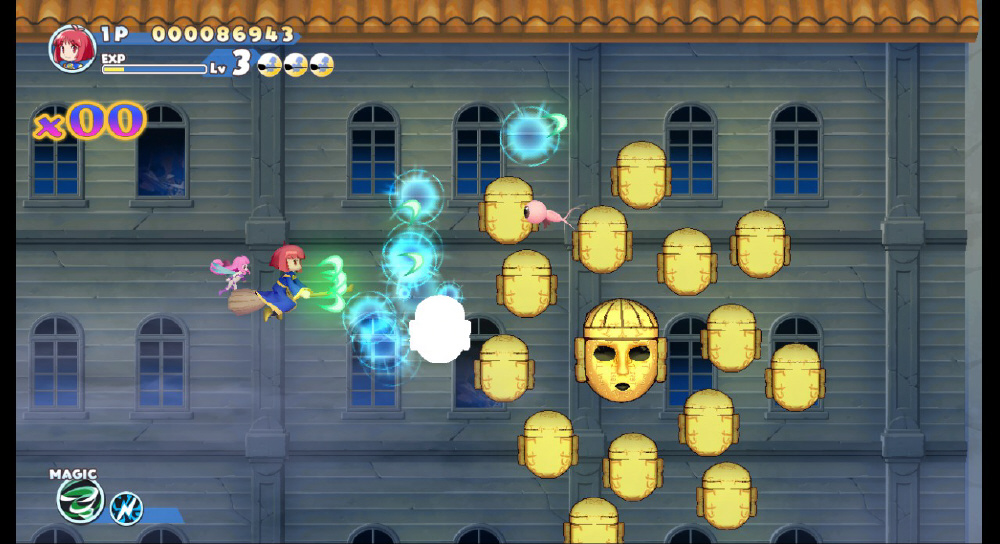Viewport: 1000px width, 544px height.
Task: Click the red-haired player portrait
Action: (72, 47)
